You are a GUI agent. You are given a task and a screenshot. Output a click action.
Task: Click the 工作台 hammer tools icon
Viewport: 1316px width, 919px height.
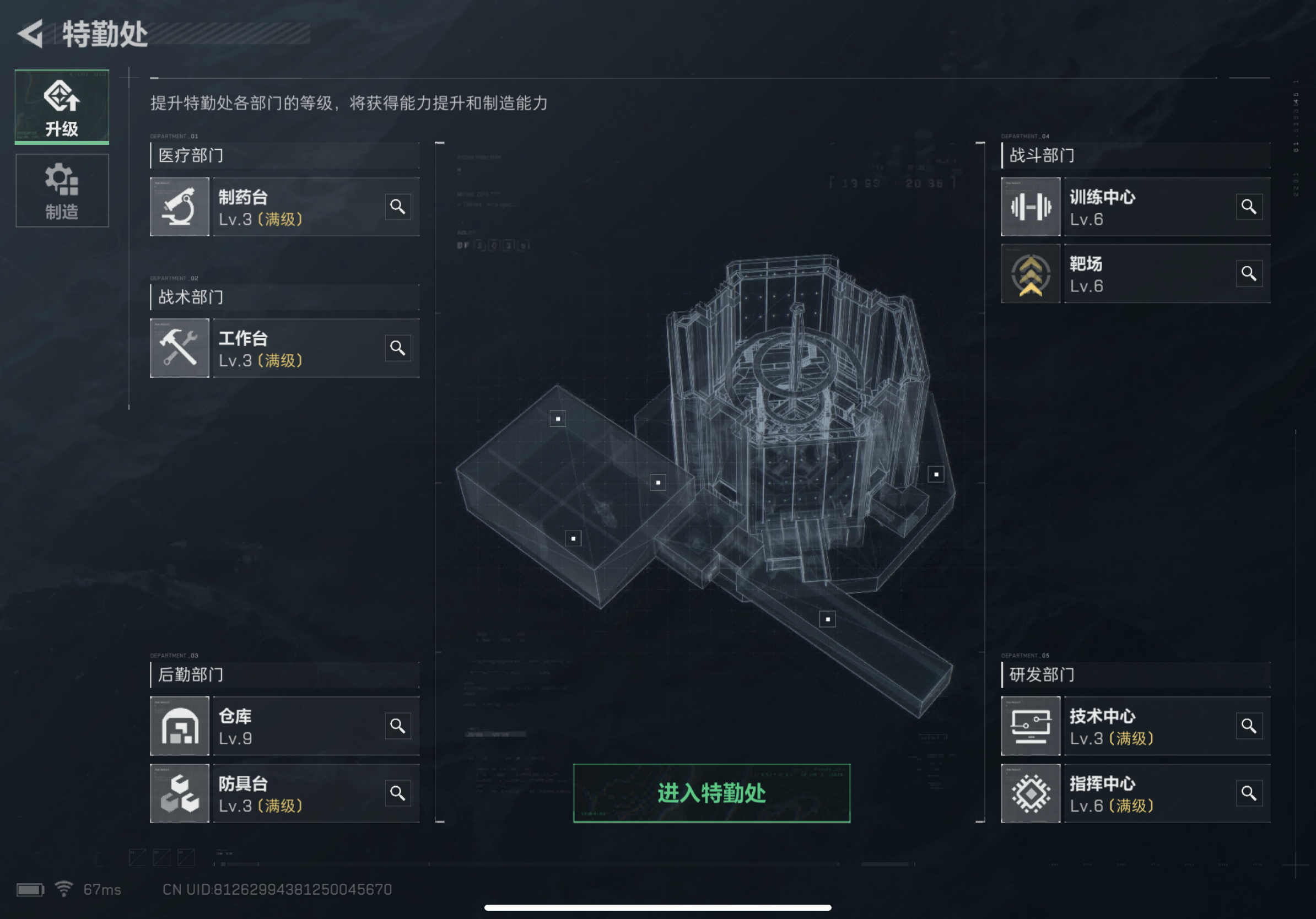[x=180, y=348]
